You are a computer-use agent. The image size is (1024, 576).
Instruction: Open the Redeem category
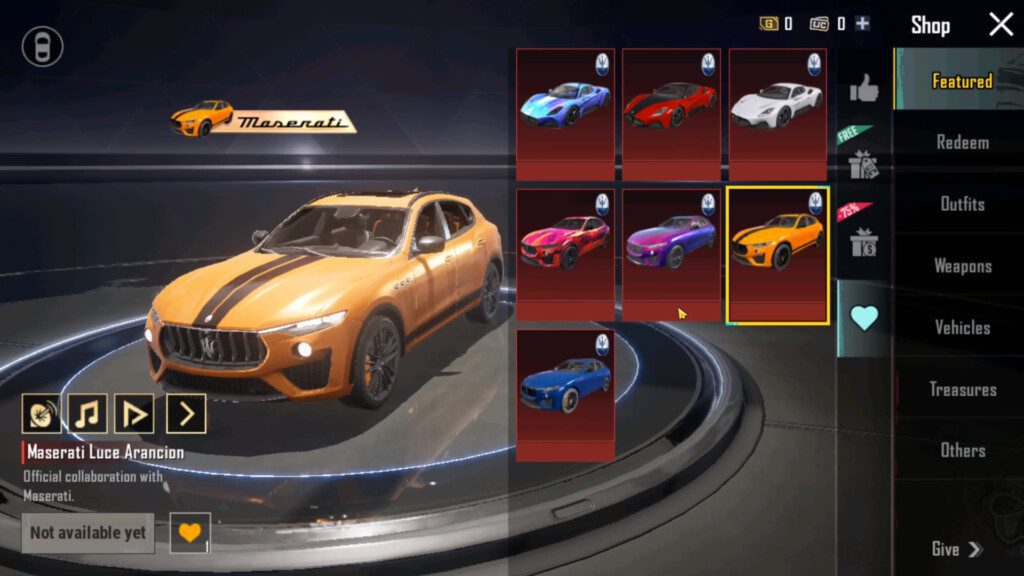click(962, 142)
